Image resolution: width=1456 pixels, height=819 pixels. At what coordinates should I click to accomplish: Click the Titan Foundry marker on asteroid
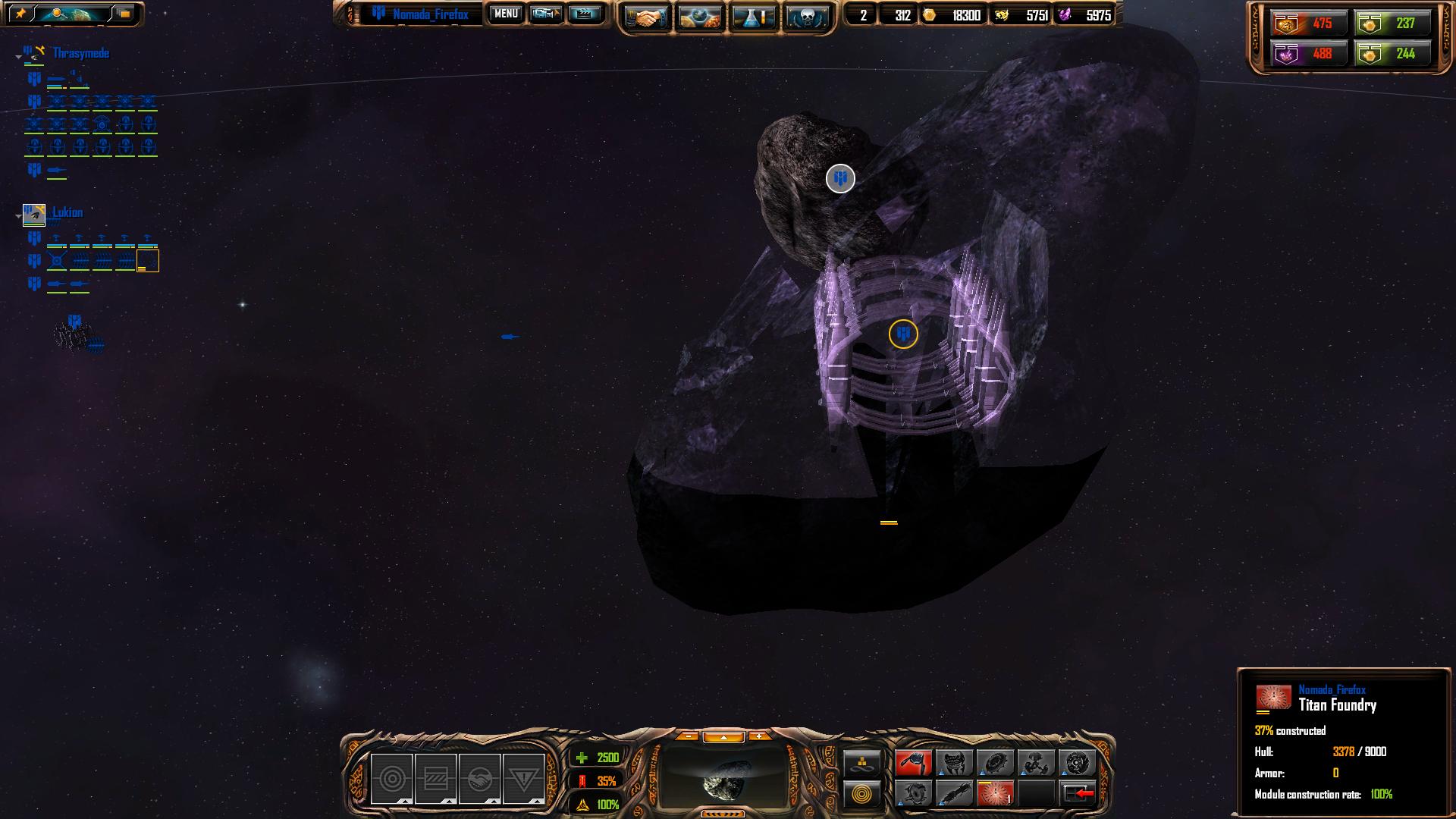tap(903, 334)
